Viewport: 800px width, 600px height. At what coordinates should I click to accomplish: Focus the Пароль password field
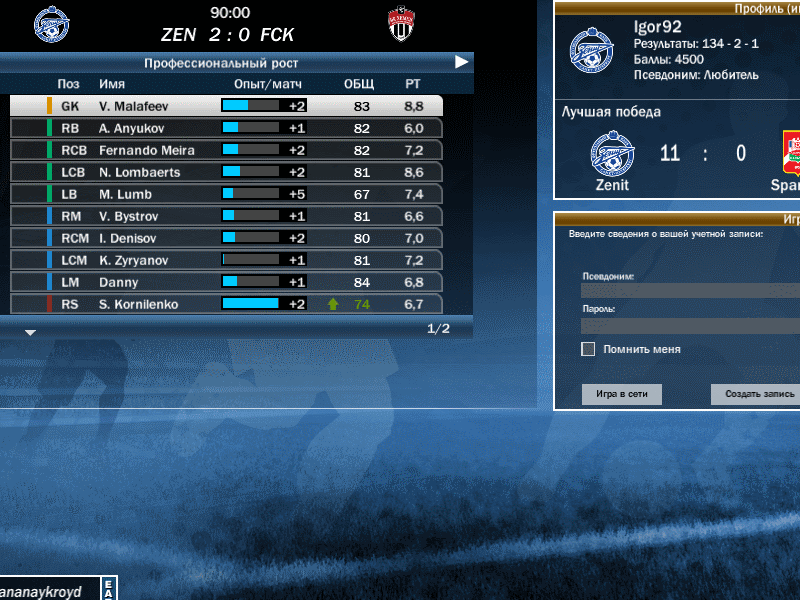(x=690, y=325)
